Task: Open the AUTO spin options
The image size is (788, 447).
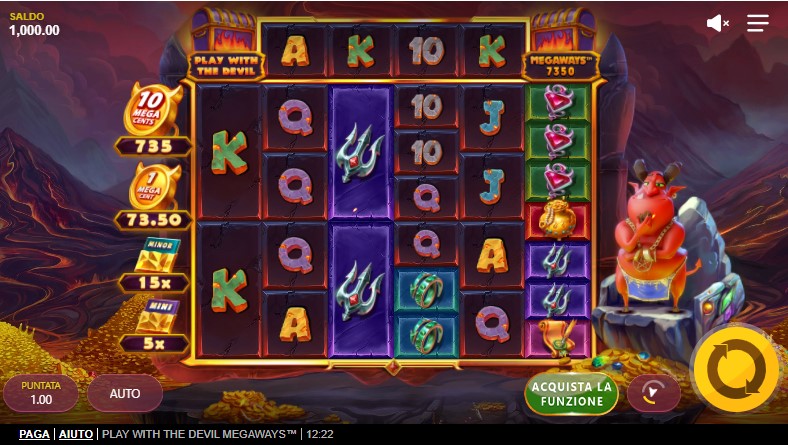Action: click(x=125, y=393)
